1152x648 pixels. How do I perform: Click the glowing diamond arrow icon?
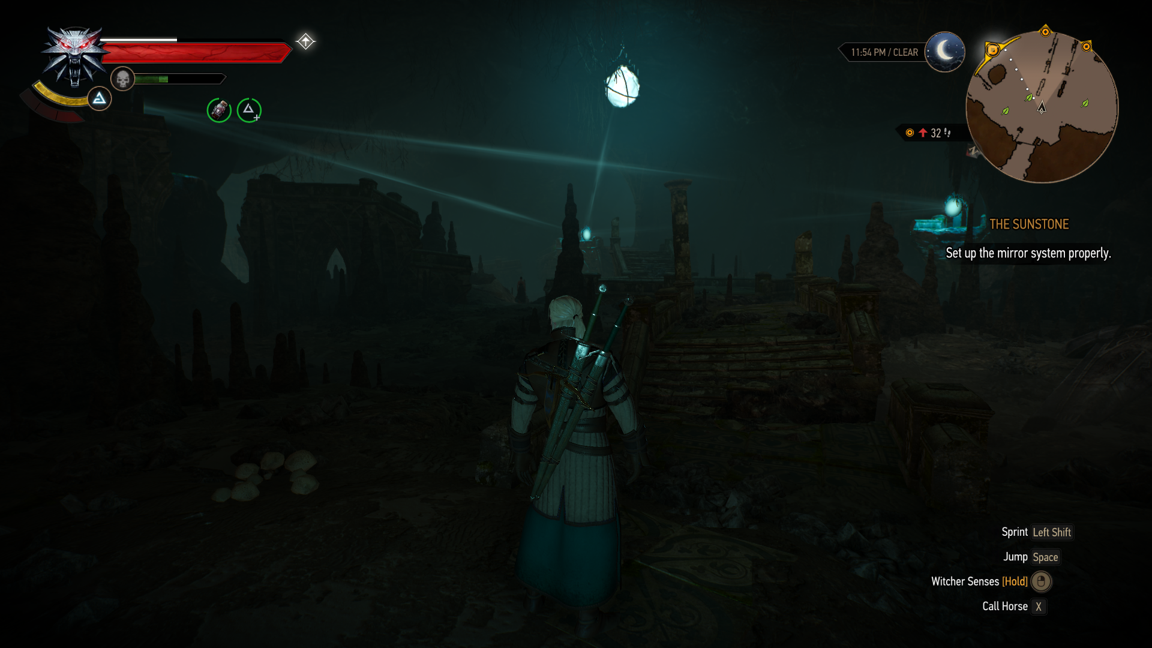(x=305, y=41)
